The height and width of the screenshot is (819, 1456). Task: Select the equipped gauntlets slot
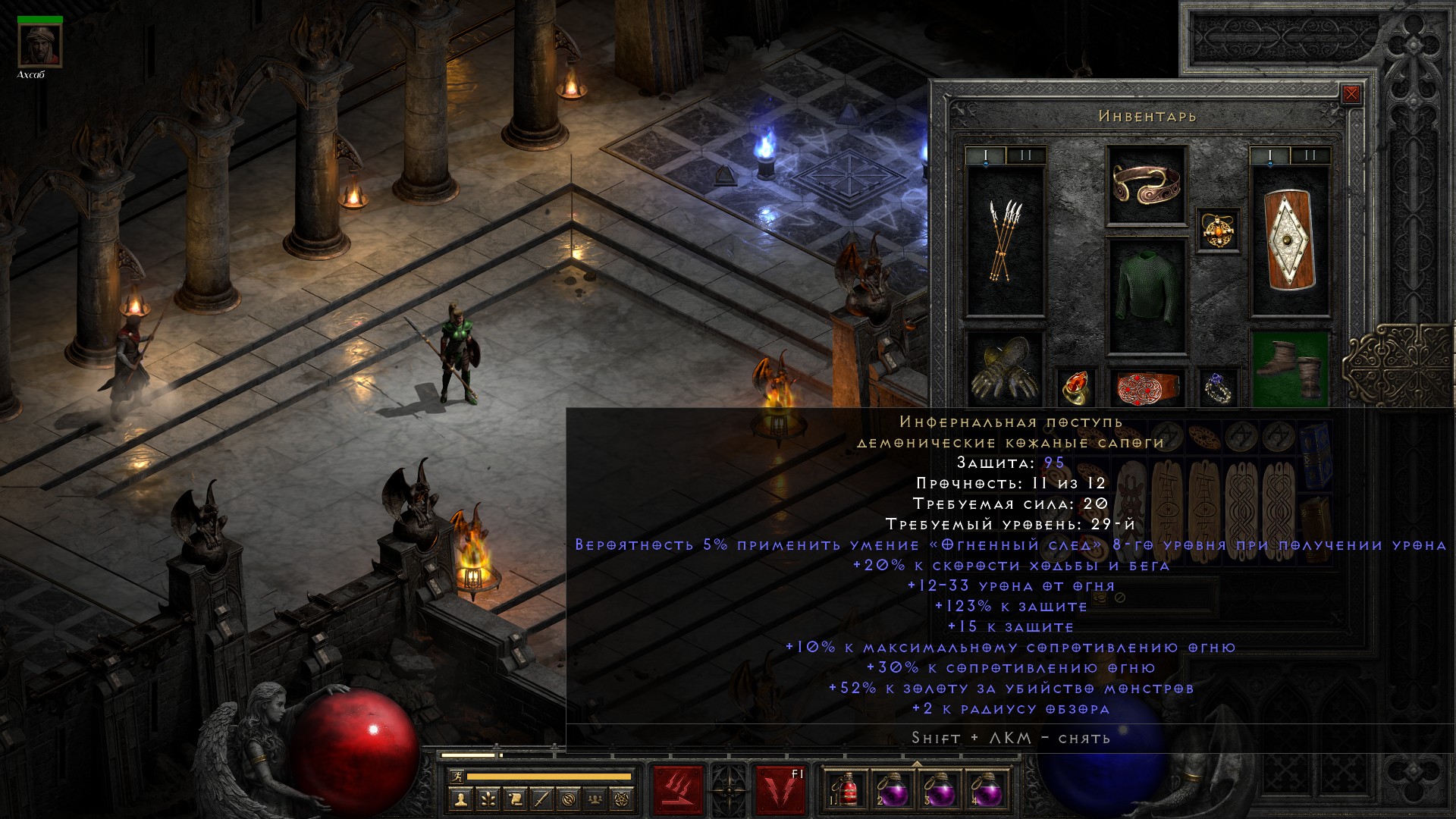point(1005,369)
